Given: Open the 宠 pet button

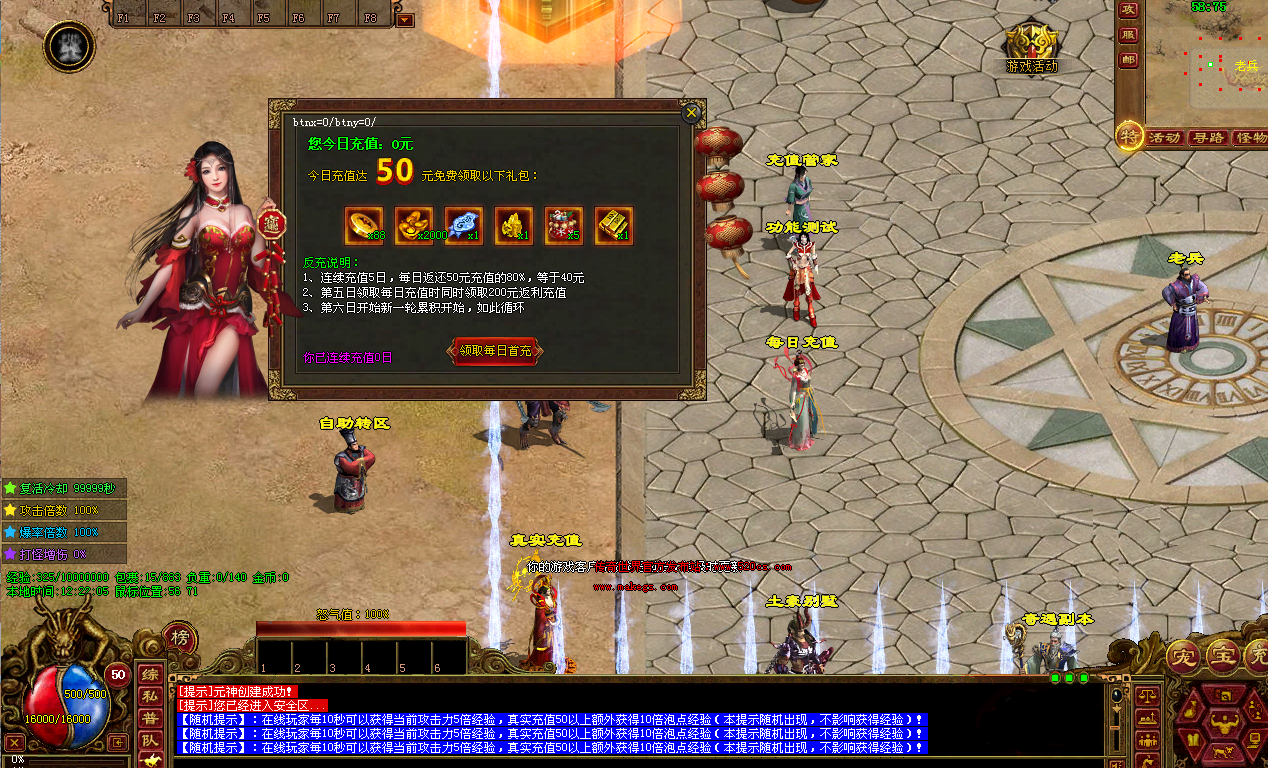Looking at the screenshot, I should click(x=1184, y=659).
